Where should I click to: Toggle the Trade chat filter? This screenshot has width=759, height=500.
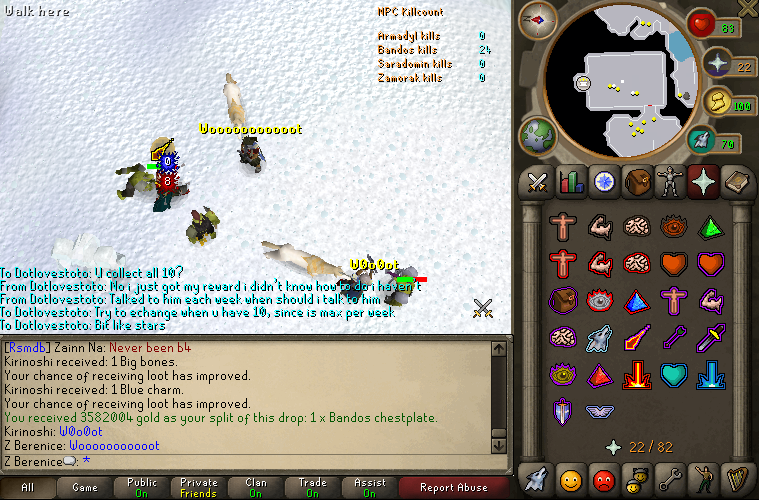[313, 488]
